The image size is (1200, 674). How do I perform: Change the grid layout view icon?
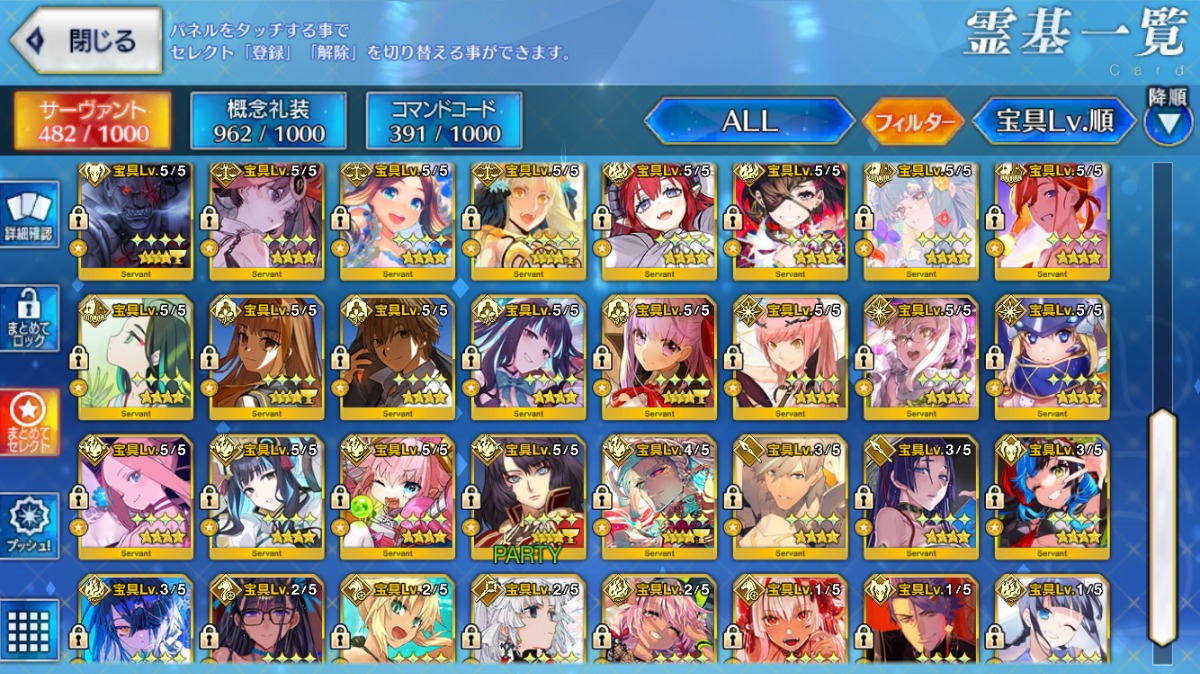pyautogui.click(x=29, y=629)
